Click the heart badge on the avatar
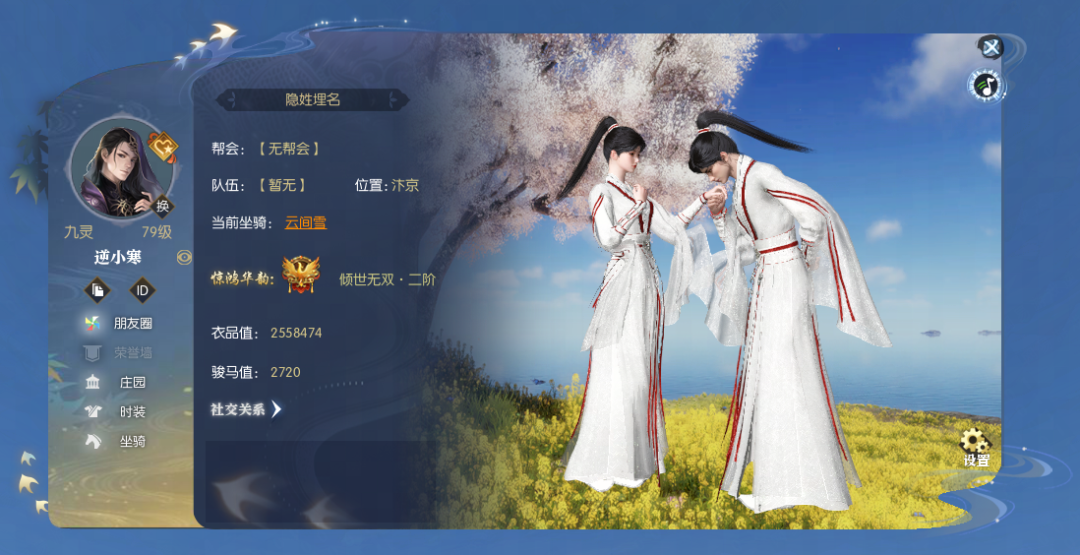This screenshot has width=1080, height=555. pyautogui.click(x=162, y=149)
